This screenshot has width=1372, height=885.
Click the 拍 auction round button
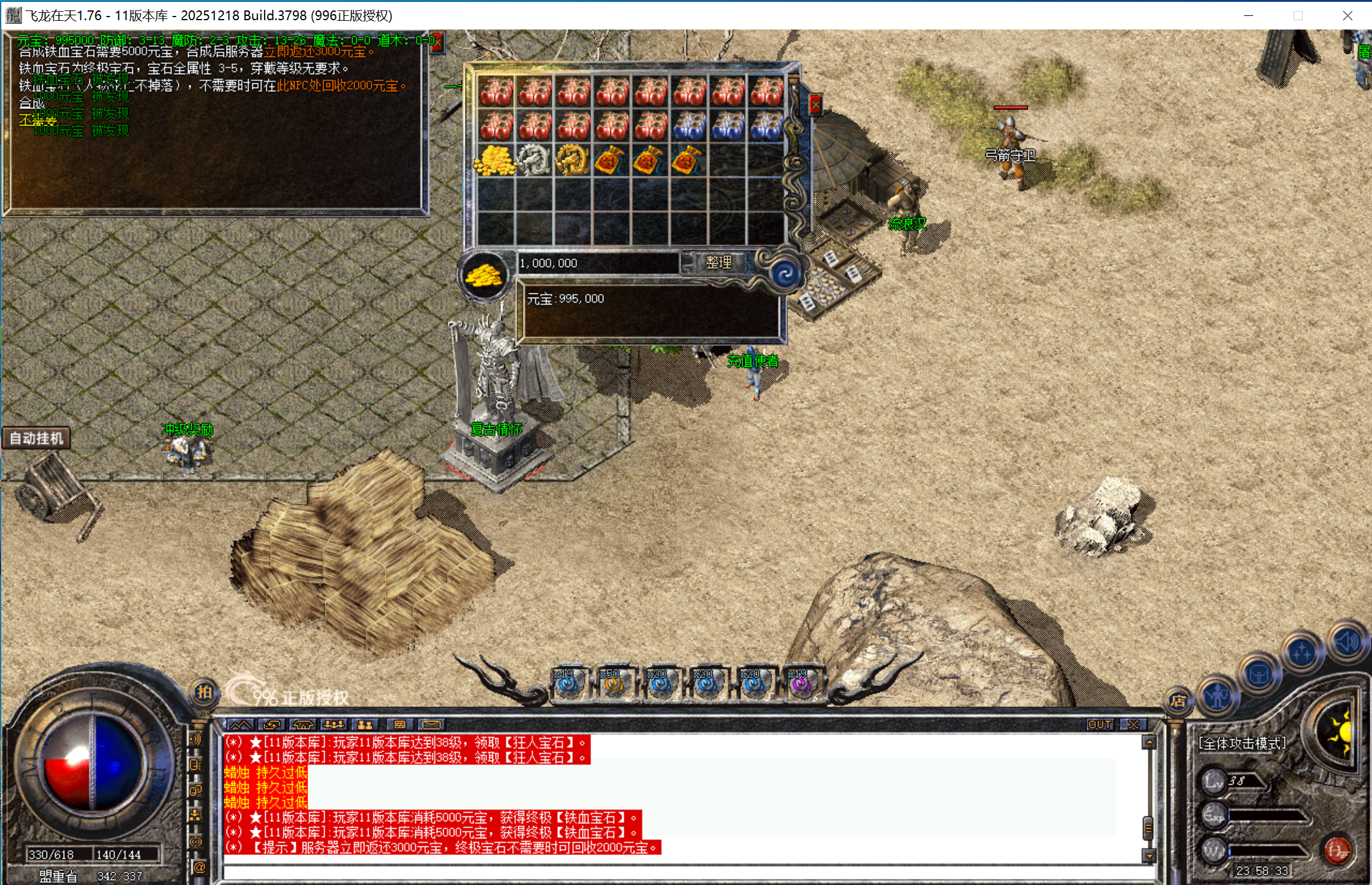pyautogui.click(x=204, y=692)
